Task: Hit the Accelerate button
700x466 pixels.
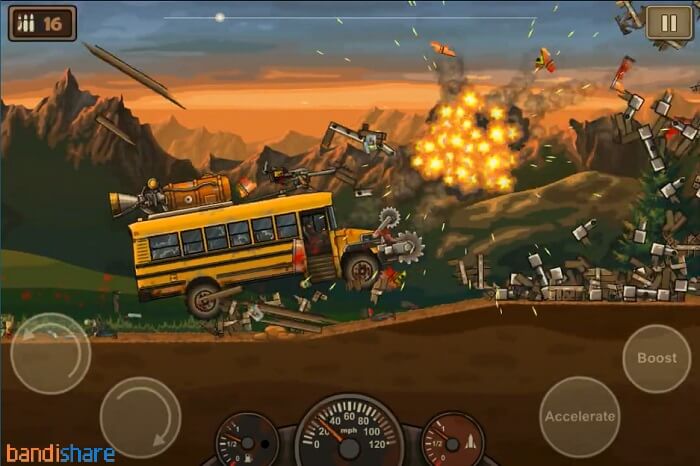Action: click(x=579, y=417)
